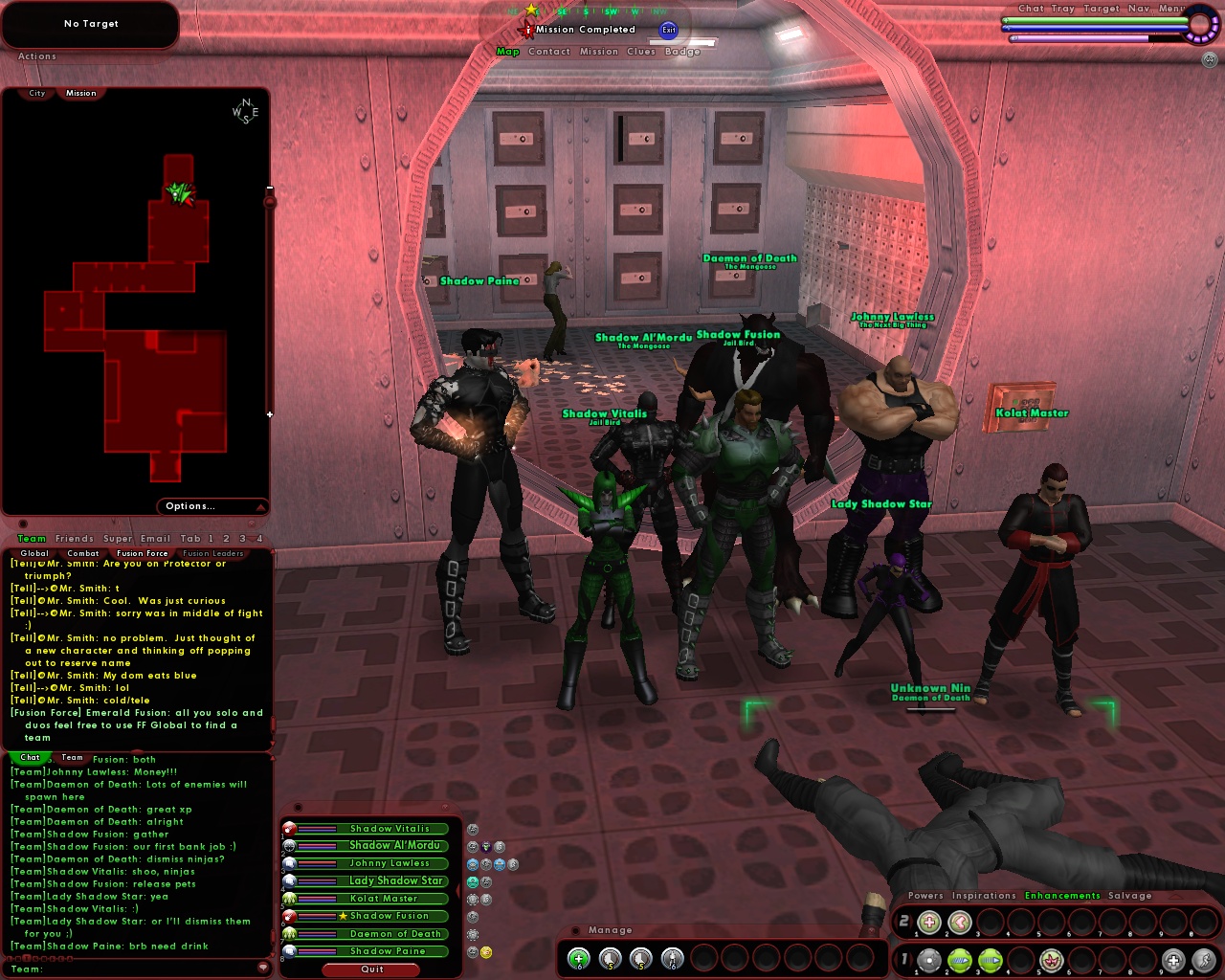Click the Exit mission button
1225x980 pixels.
point(669,30)
